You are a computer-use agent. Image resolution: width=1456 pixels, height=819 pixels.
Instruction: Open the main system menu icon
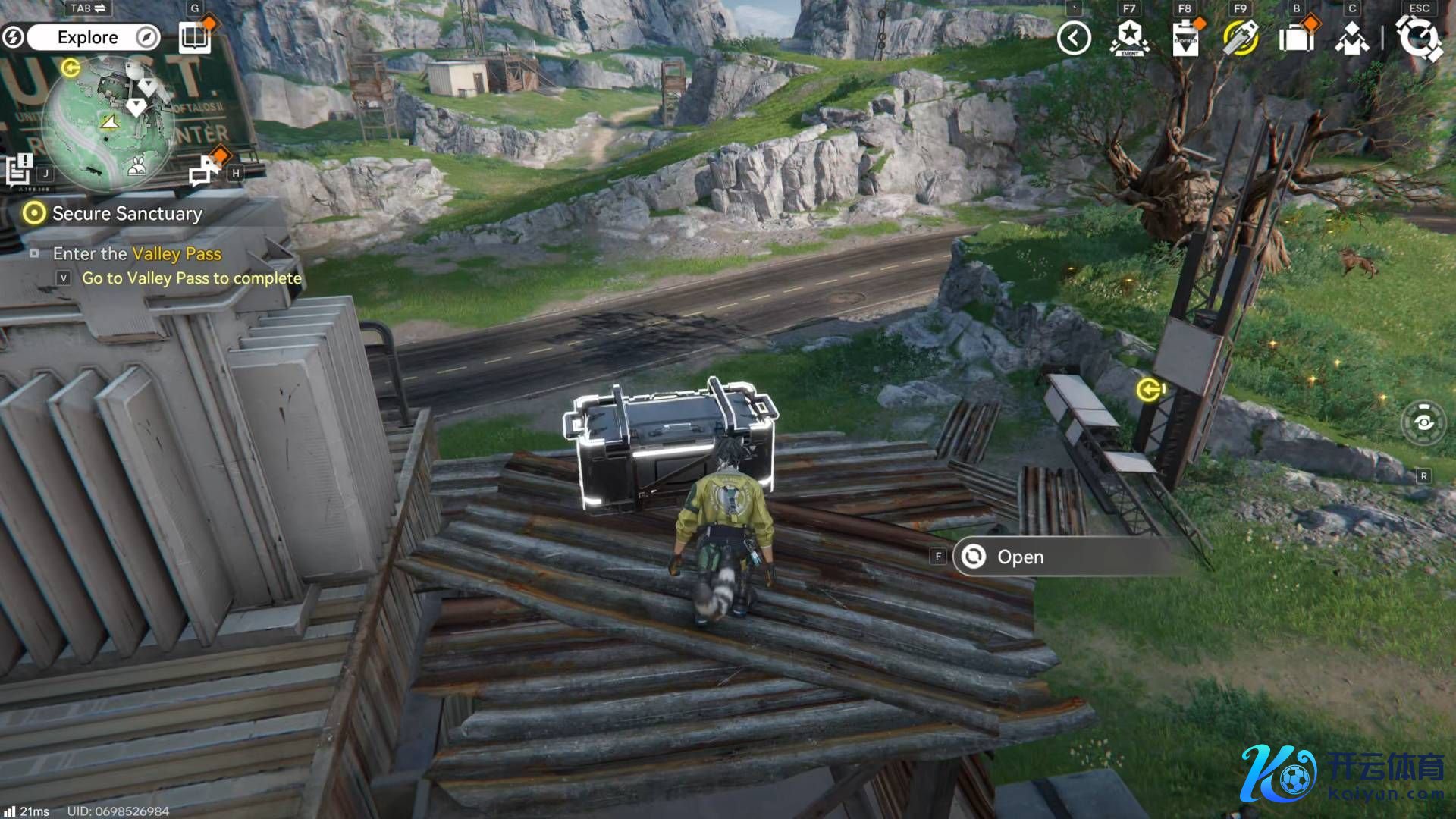(x=1419, y=38)
